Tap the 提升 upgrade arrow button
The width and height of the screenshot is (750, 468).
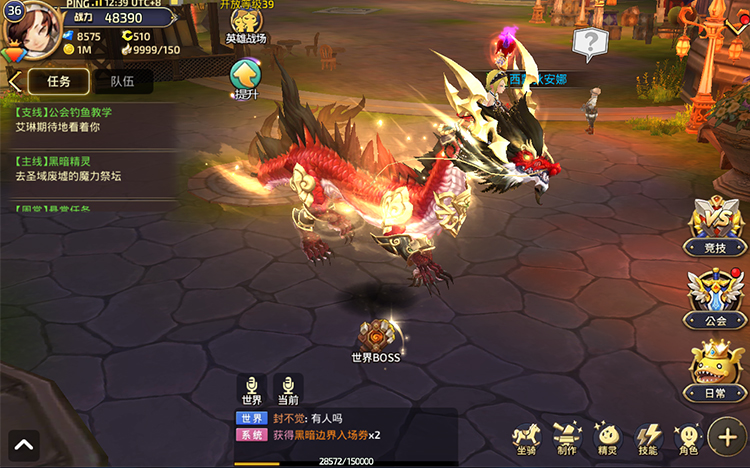tap(245, 76)
